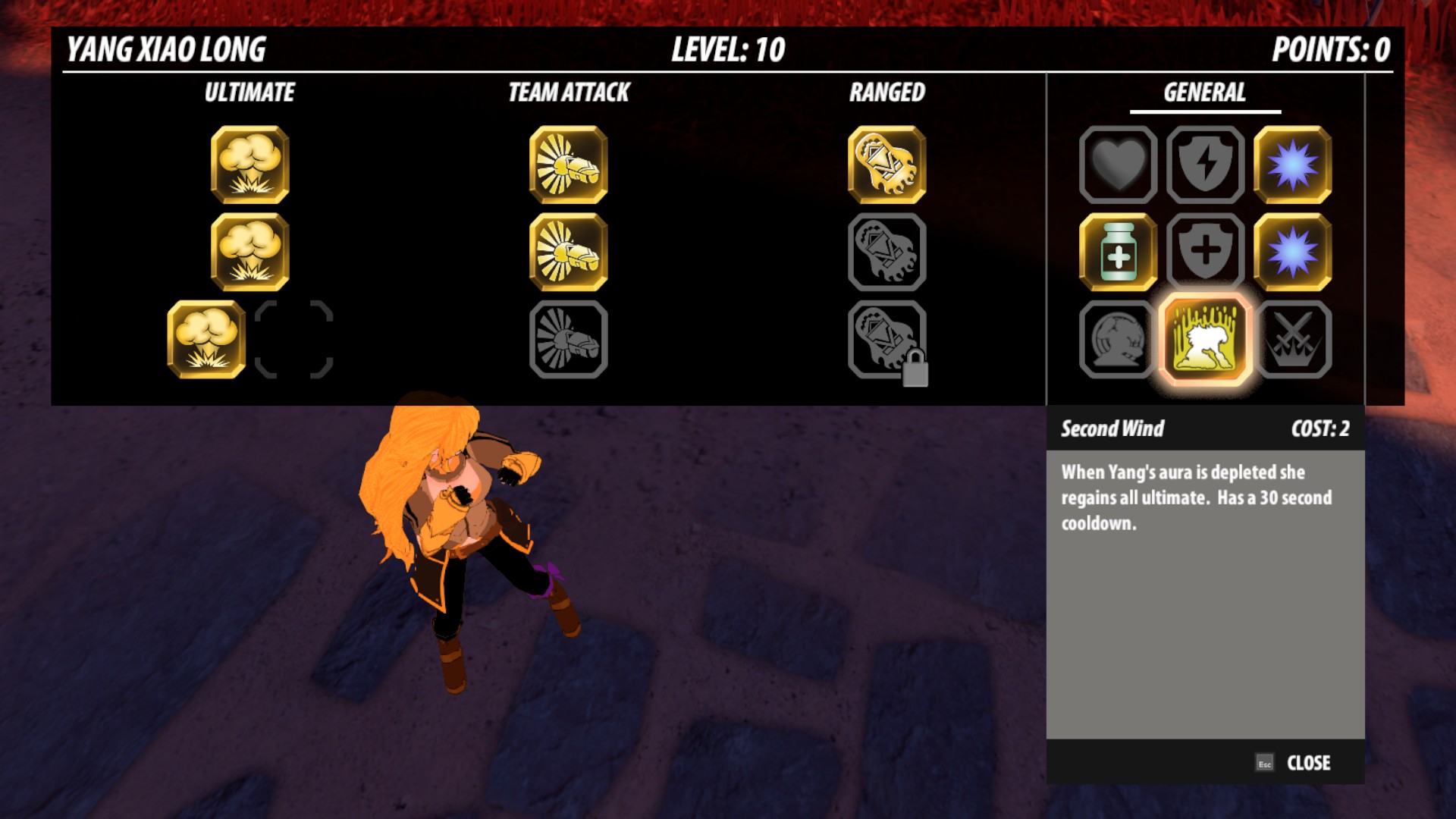Select the glowing Second Wind skill icon
Image resolution: width=1456 pixels, height=819 pixels.
1205,339
